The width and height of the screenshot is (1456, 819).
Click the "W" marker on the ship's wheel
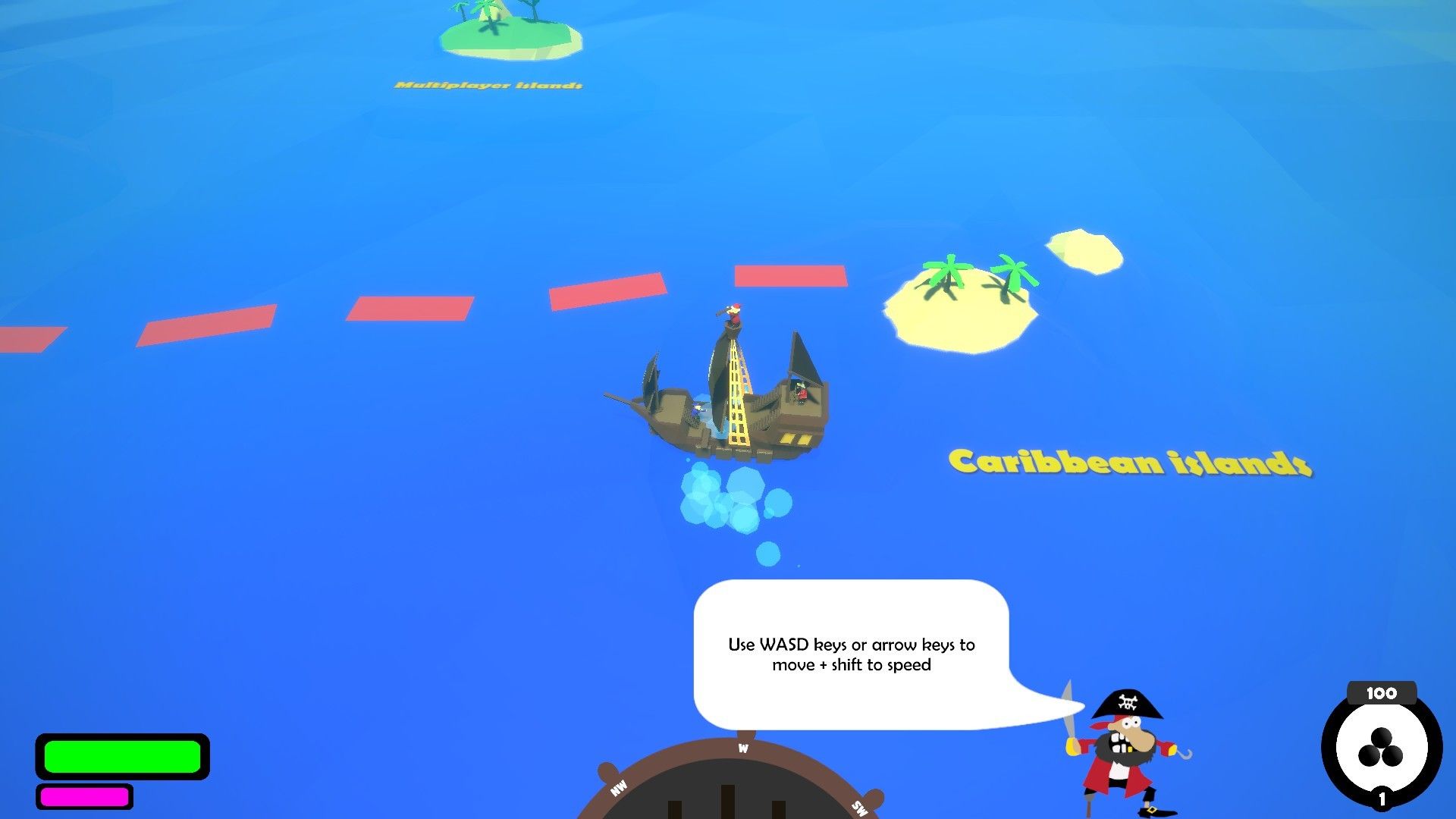click(742, 748)
